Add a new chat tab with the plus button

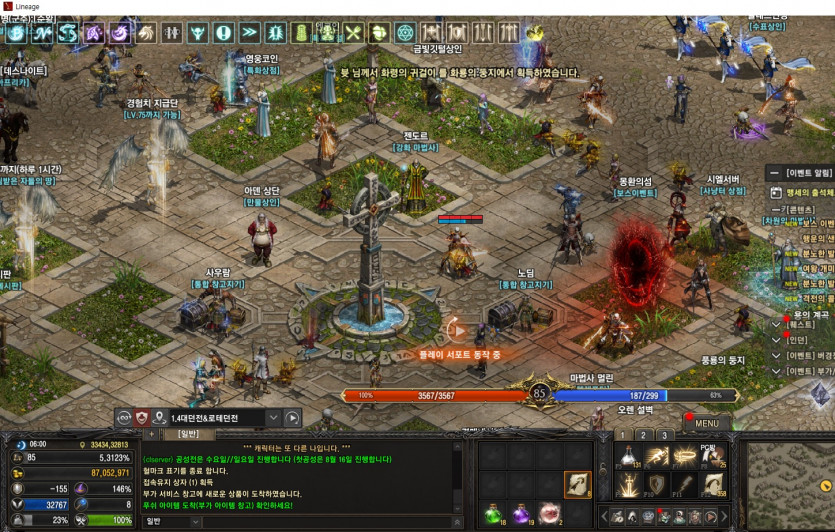tap(151, 434)
